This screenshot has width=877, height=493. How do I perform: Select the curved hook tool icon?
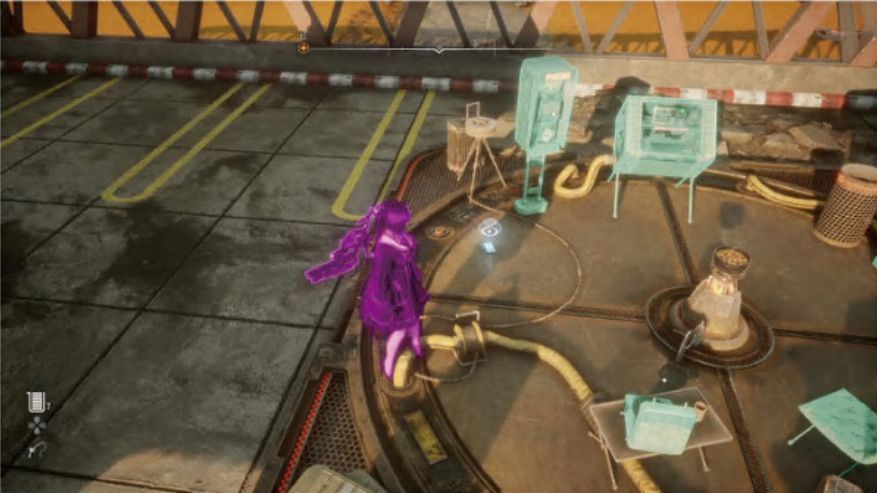(37, 450)
